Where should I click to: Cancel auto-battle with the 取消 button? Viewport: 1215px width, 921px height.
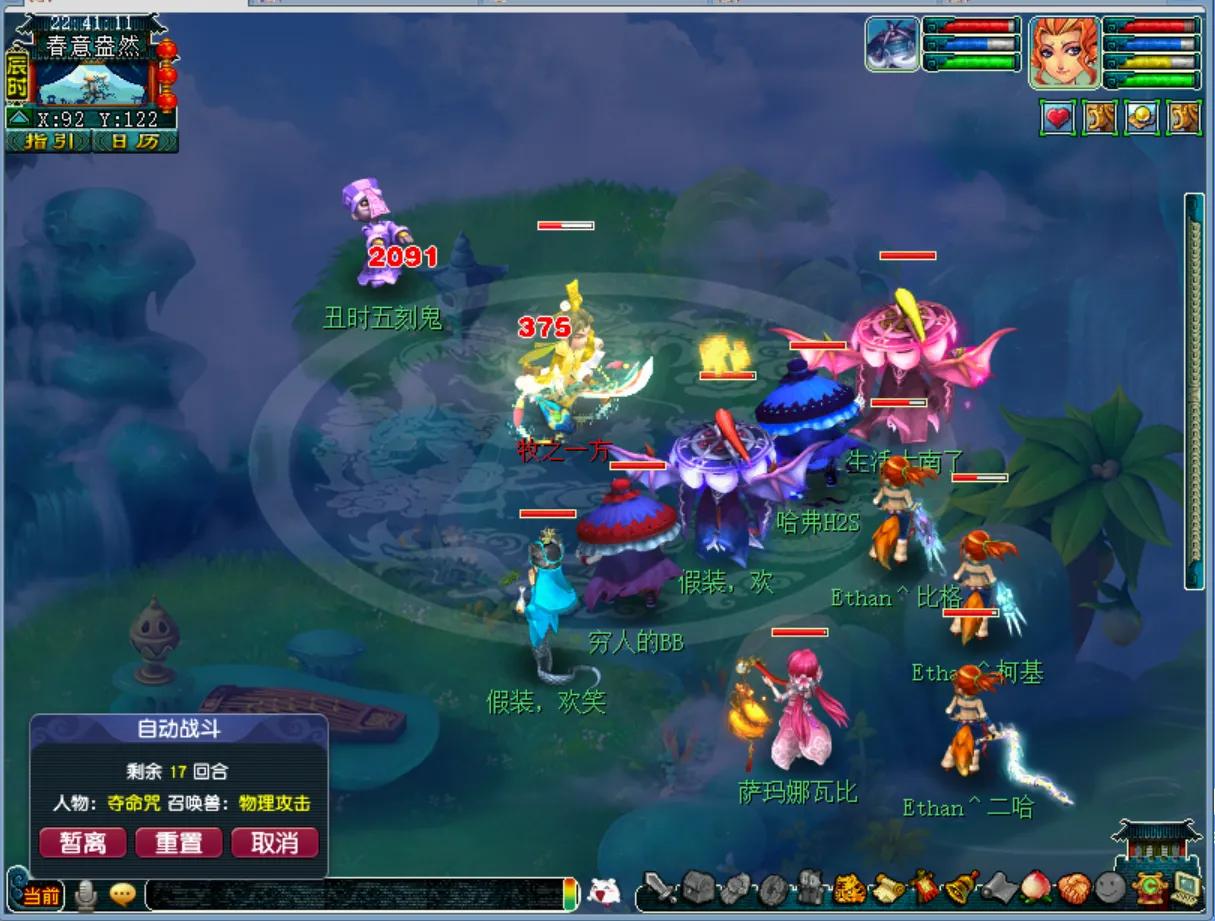274,842
